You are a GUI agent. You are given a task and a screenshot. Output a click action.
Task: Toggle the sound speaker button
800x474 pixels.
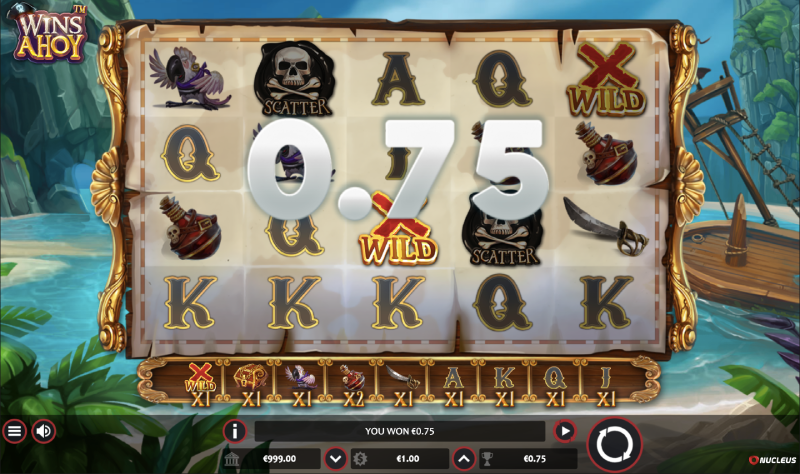(44, 431)
